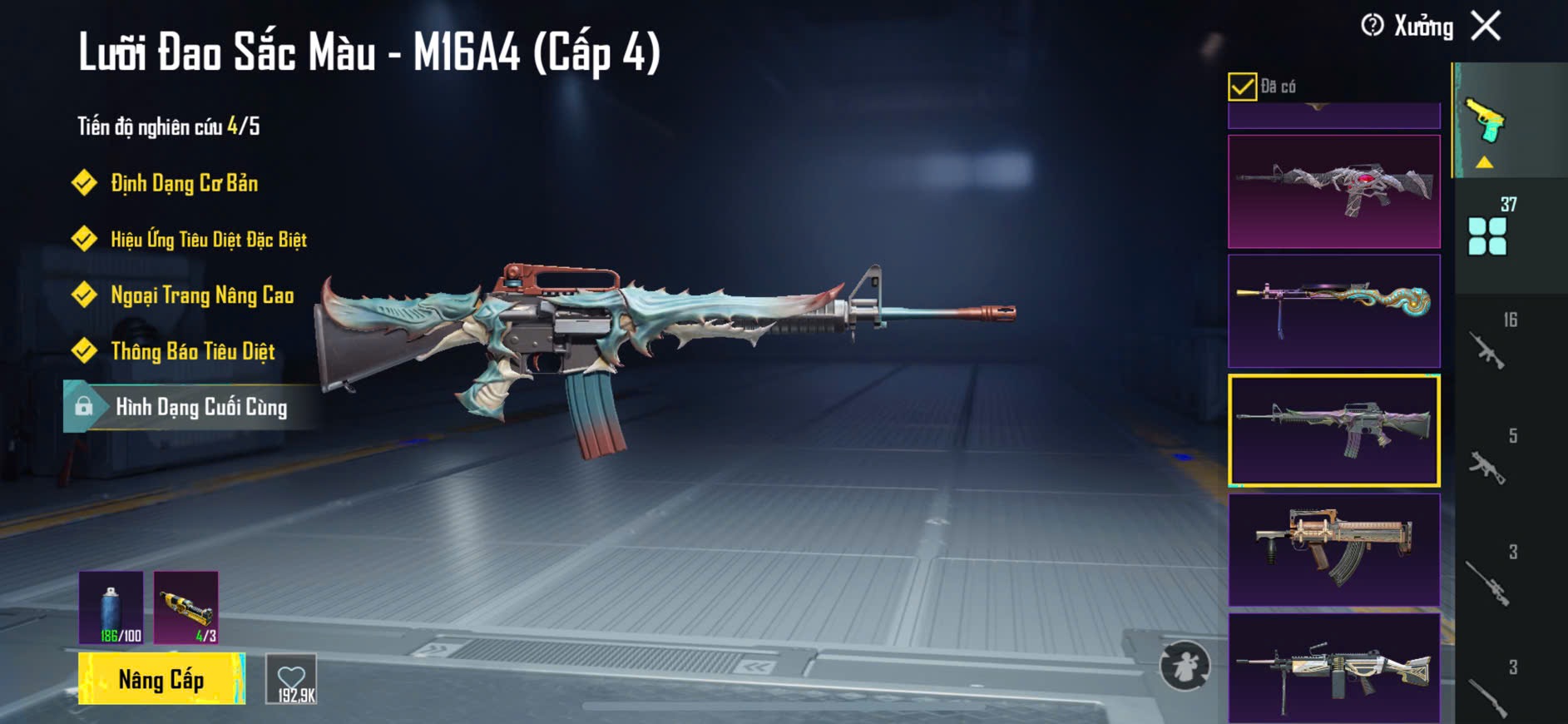Choose Hiệu Ứng Tiêu Diệt Đặc Biệt stage
The width and height of the screenshot is (1568, 724).
pos(208,240)
